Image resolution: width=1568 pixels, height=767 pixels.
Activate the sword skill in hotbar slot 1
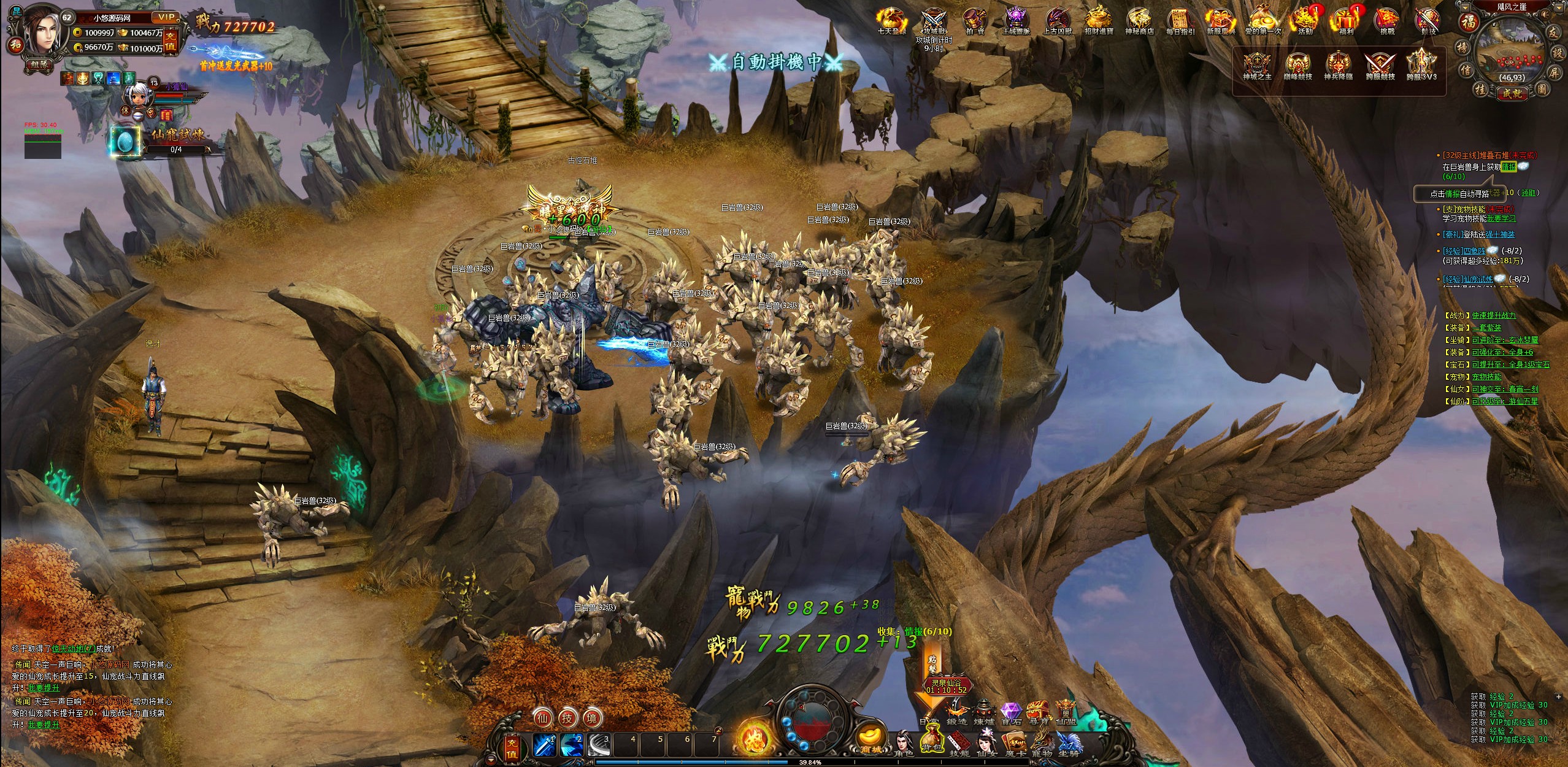click(x=544, y=745)
